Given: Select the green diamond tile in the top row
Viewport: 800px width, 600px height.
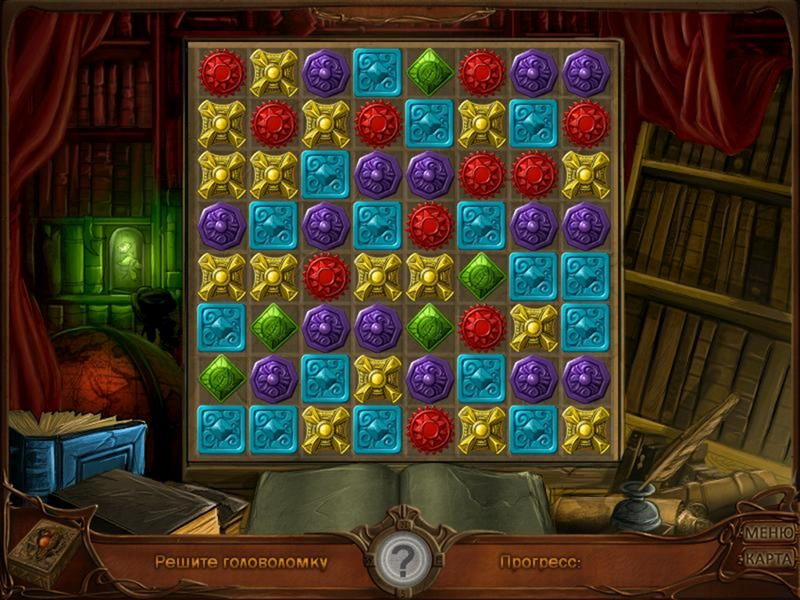Looking at the screenshot, I should pyautogui.click(x=429, y=72).
